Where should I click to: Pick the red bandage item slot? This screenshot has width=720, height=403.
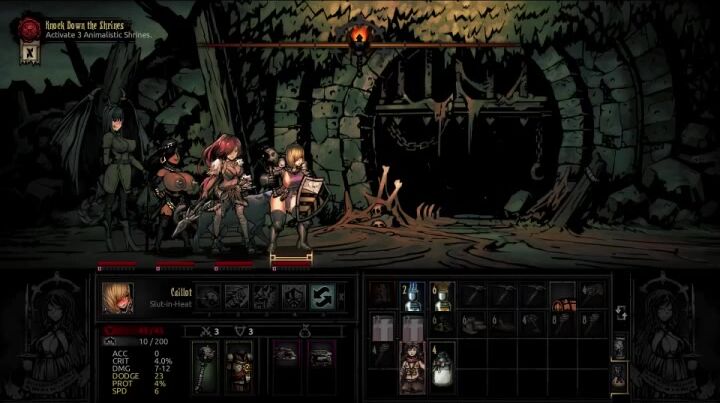(563, 294)
